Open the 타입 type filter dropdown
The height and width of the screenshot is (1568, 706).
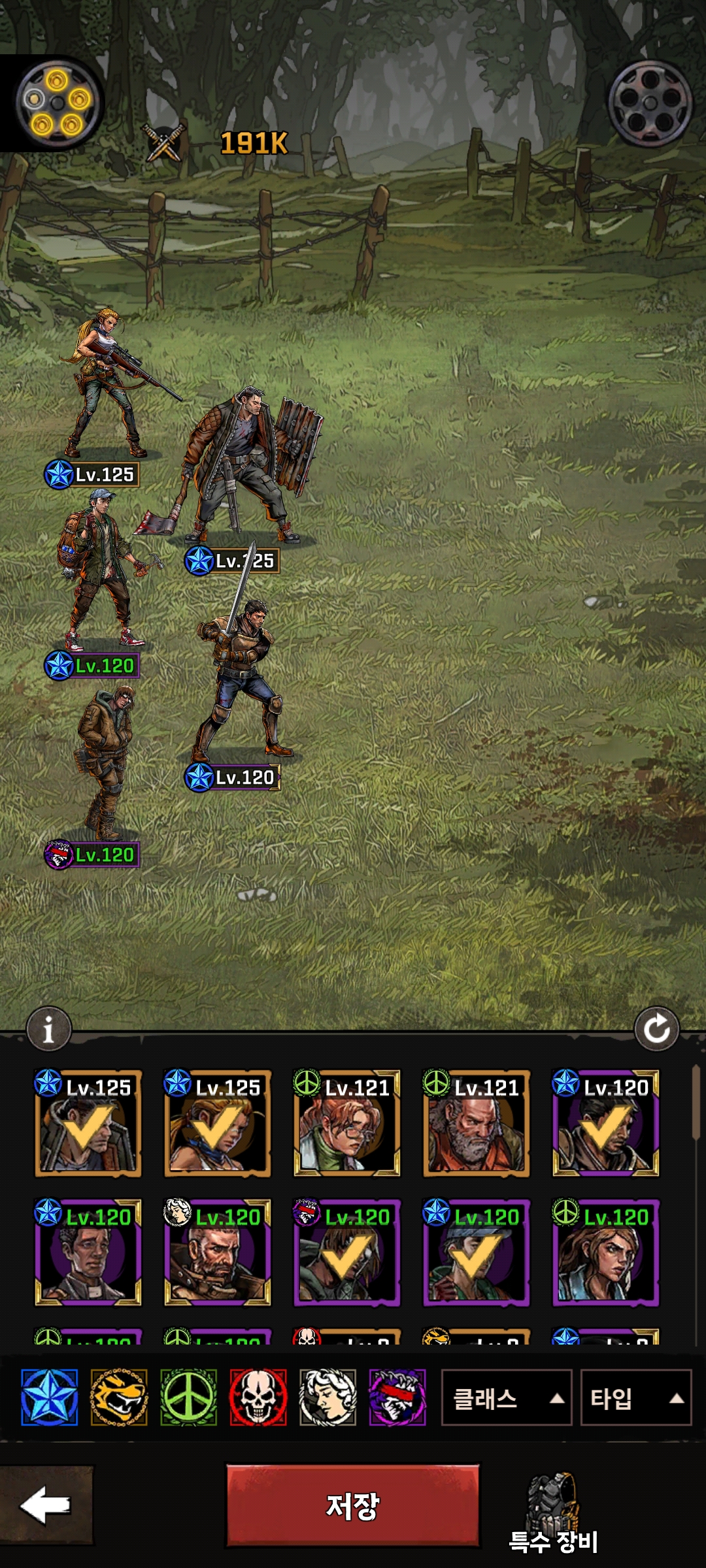(x=635, y=1398)
